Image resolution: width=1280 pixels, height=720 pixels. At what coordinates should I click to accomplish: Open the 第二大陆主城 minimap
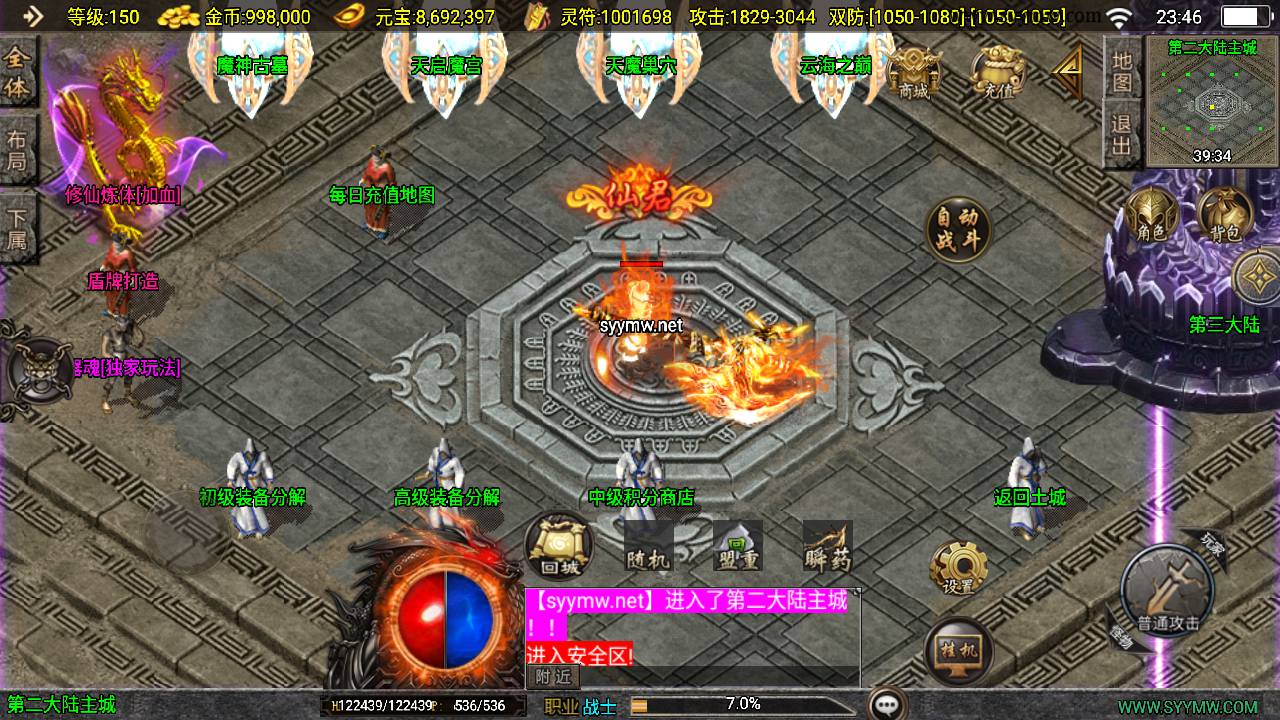coord(1212,100)
